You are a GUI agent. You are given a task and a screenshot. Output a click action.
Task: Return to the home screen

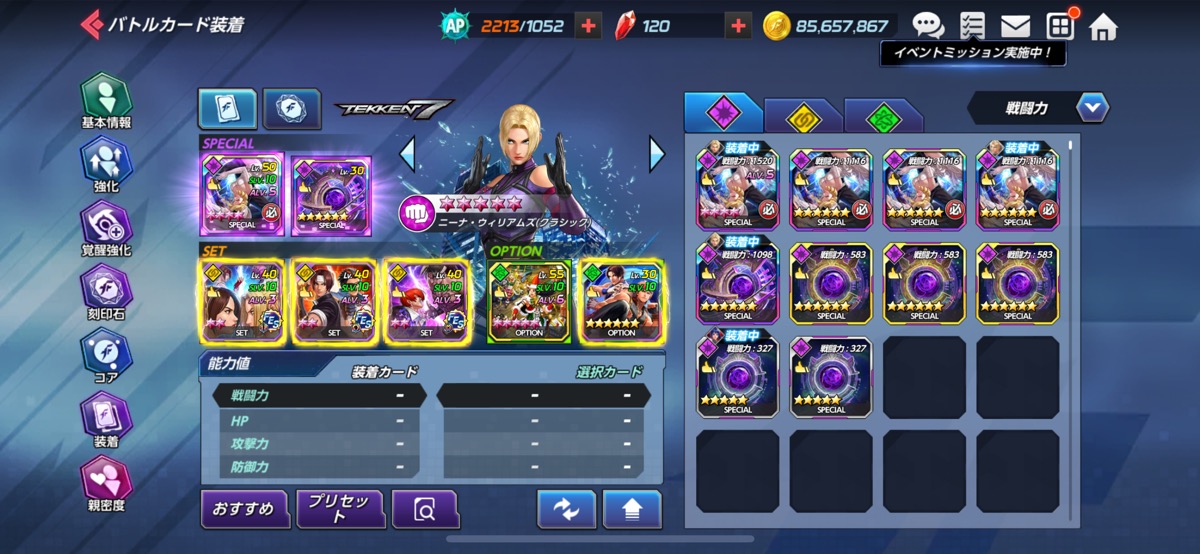[x=1103, y=26]
